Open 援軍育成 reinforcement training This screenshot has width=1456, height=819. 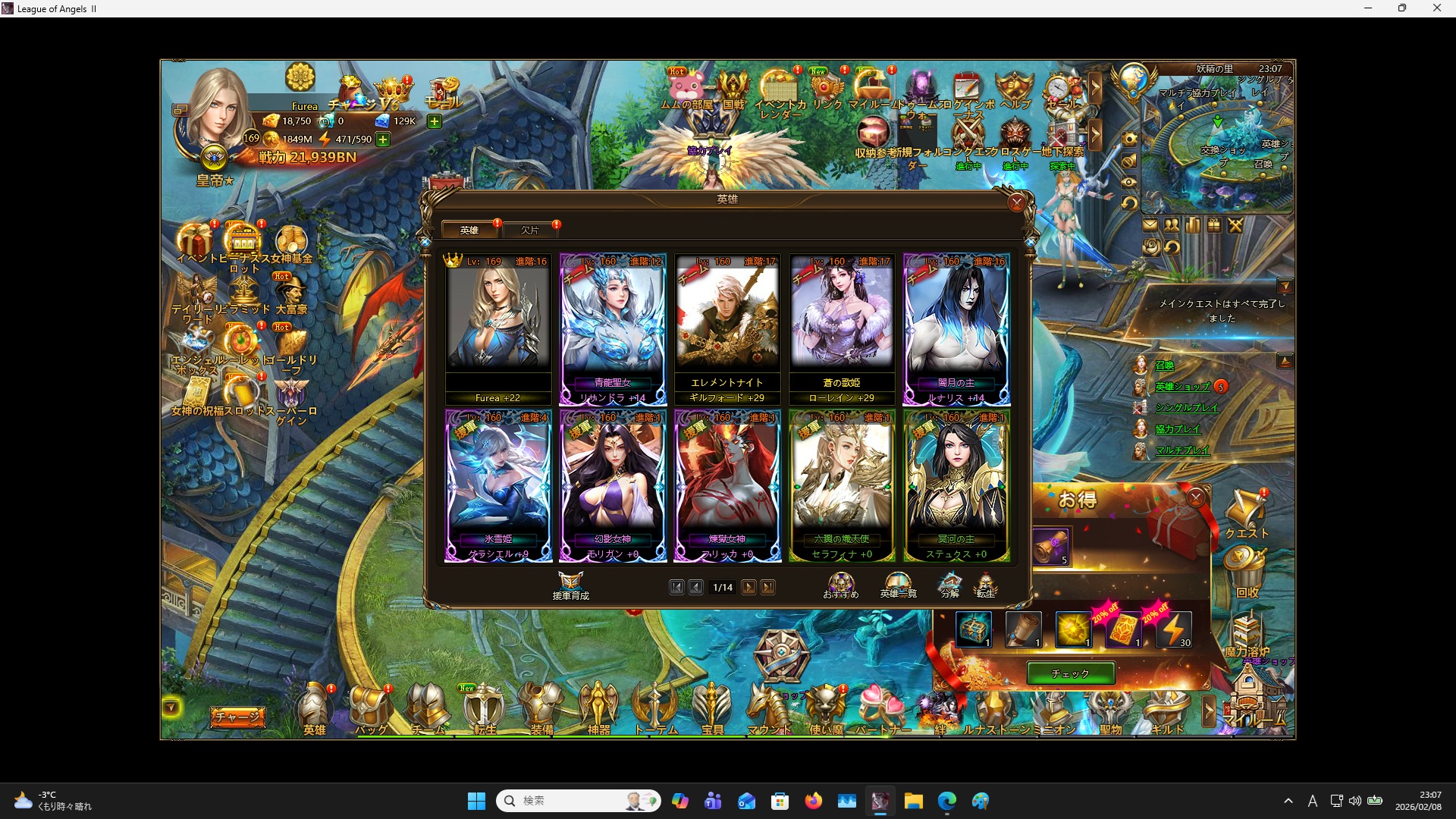571,585
